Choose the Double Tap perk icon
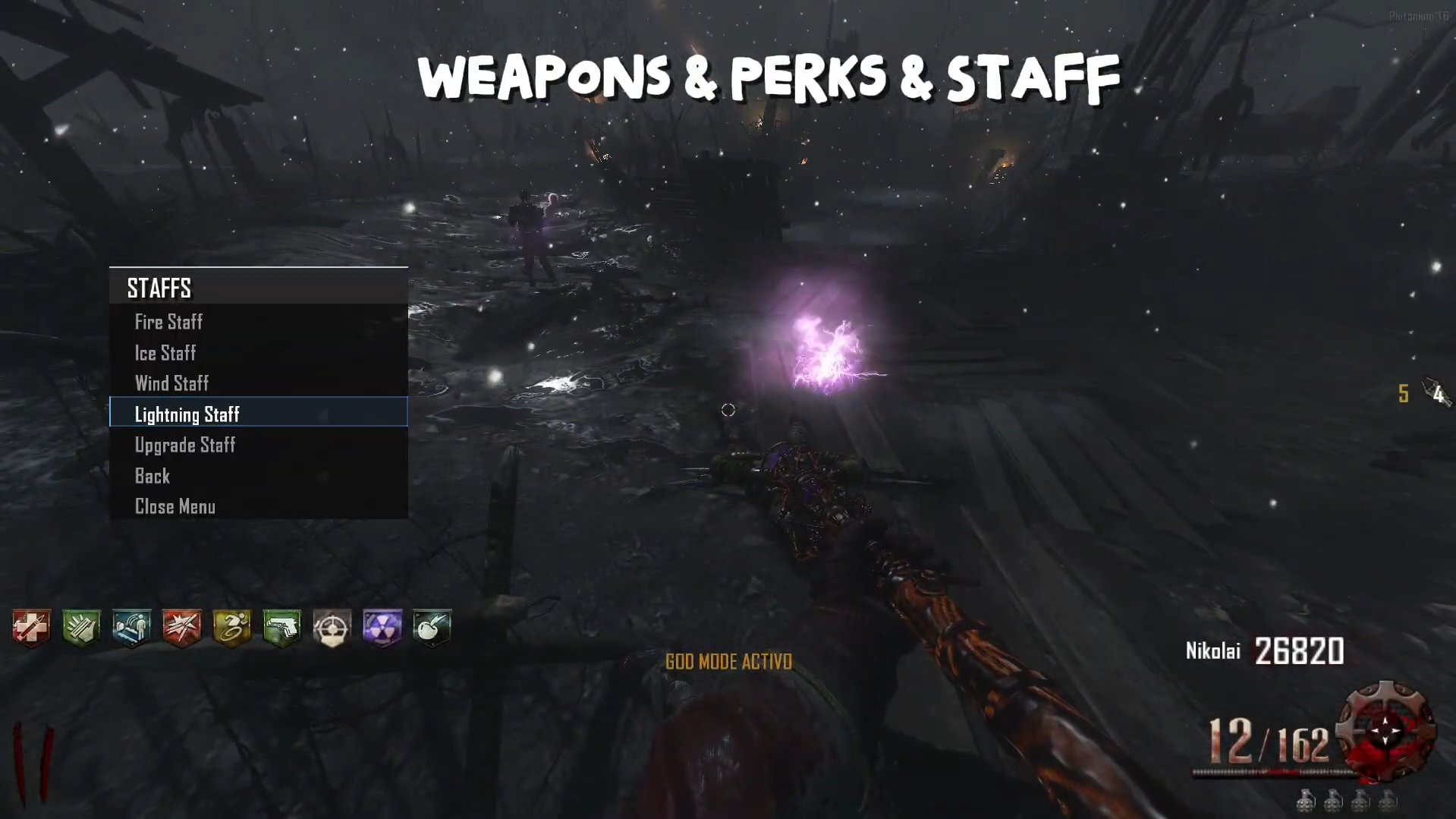This screenshot has width=1456, height=819. click(x=181, y=628)
